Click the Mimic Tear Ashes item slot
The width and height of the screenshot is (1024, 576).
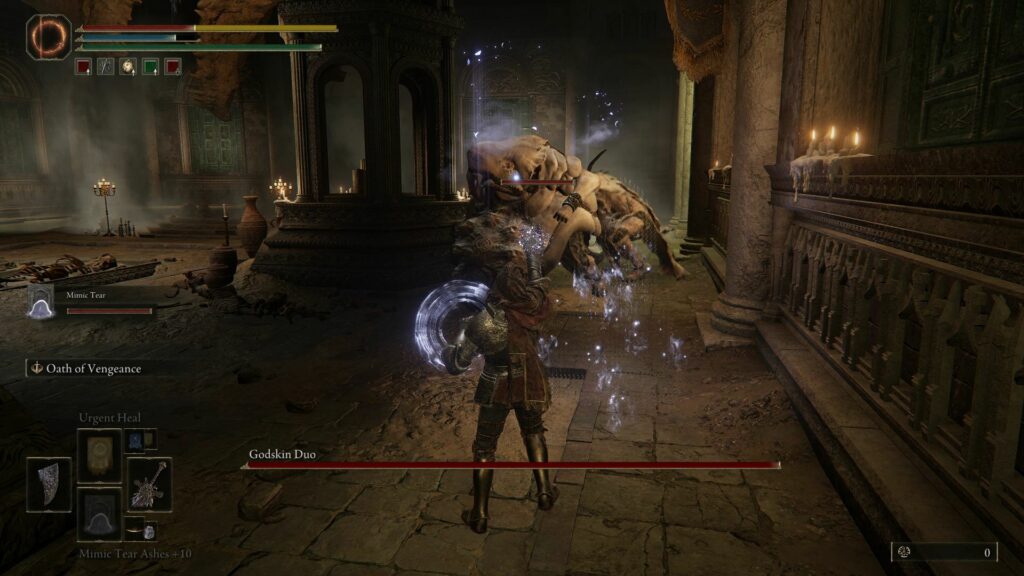[x=99, y=513]
